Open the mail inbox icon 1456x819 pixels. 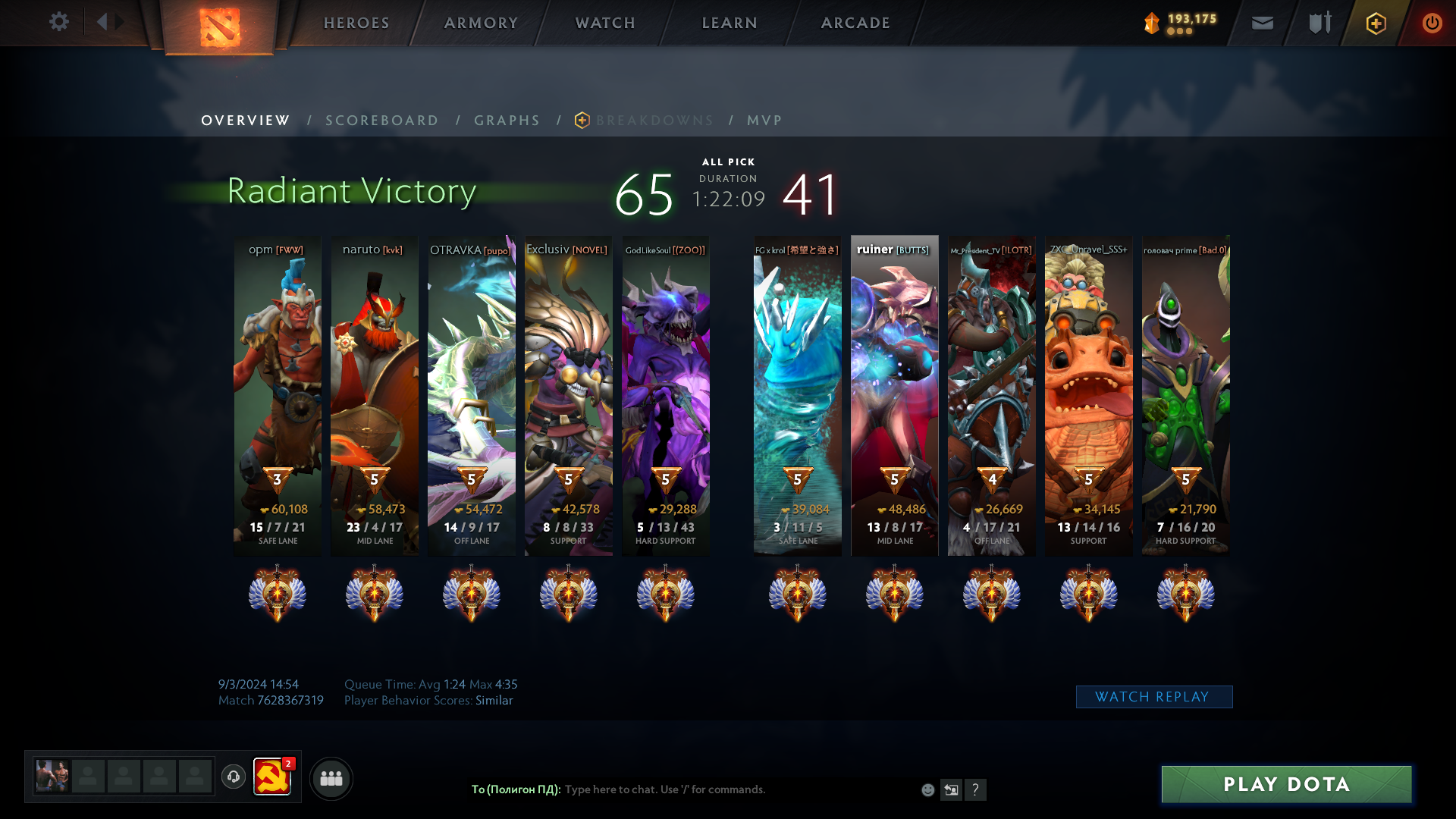[x=1263, y=23]
